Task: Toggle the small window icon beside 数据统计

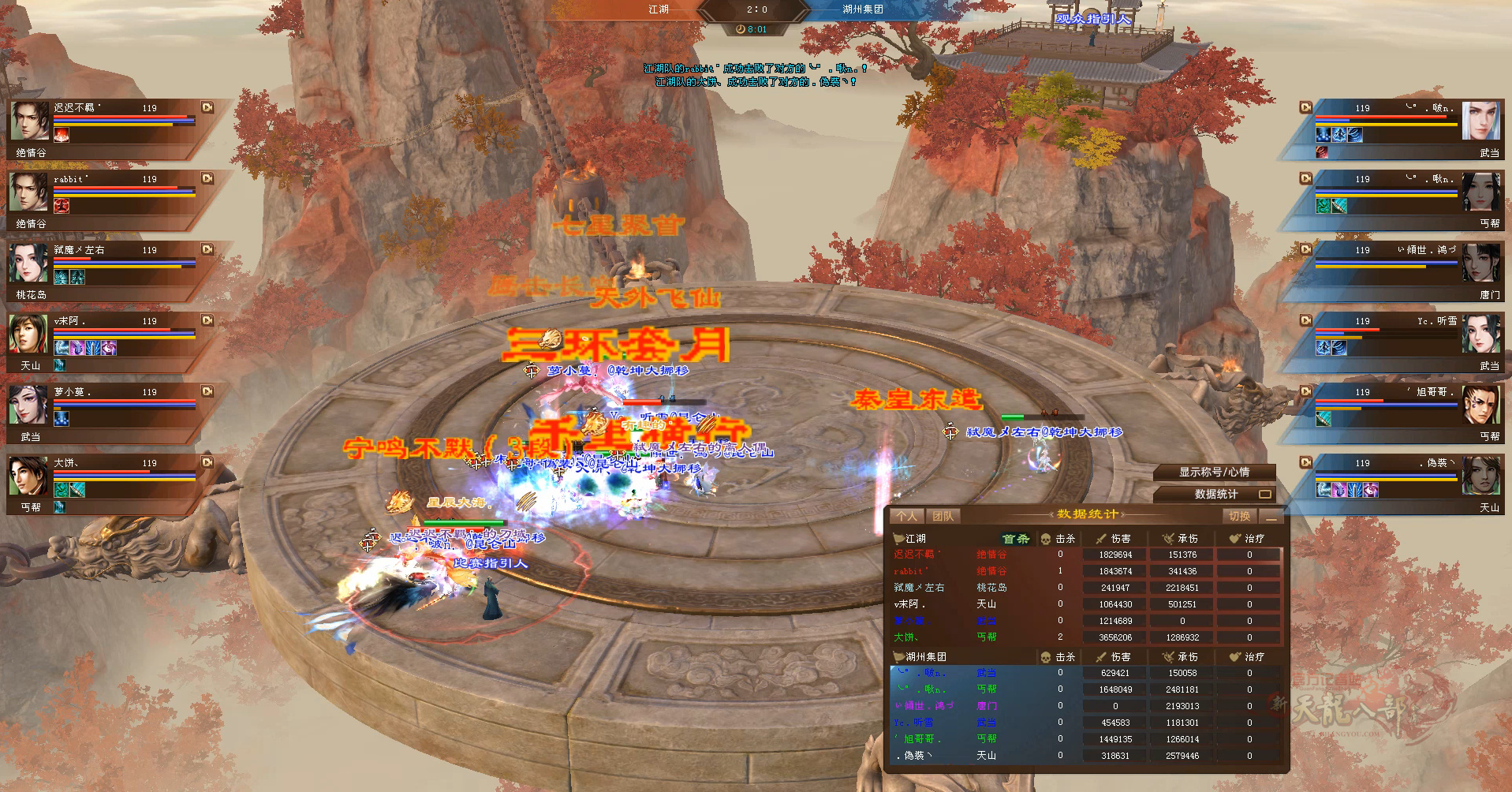Action: [1266, 494]
